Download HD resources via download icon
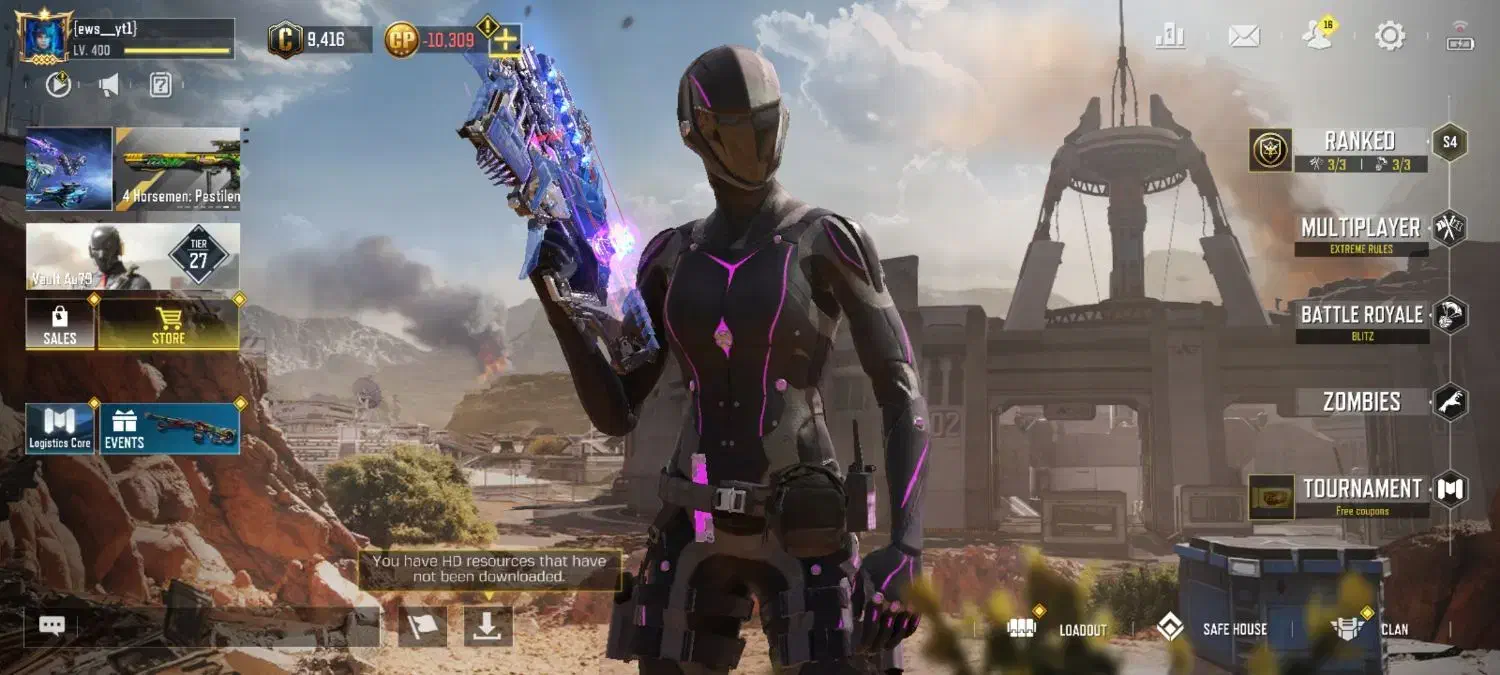 (x=488, y=626)
